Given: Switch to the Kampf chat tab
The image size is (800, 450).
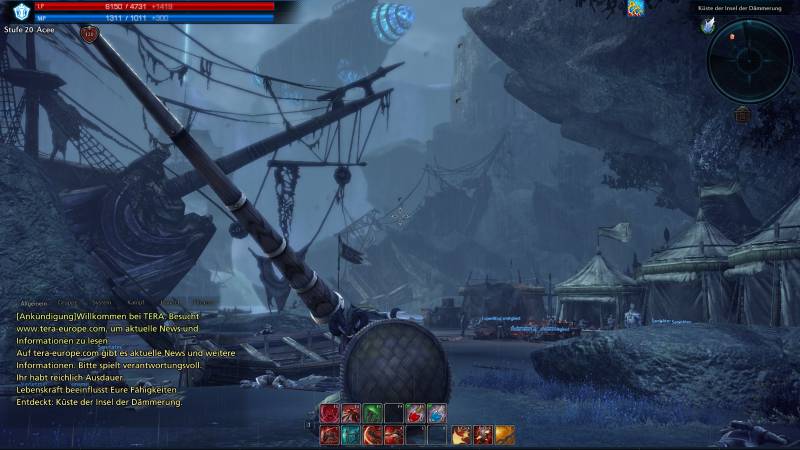Looking at the screenshot, I should (x=136, y=301).
